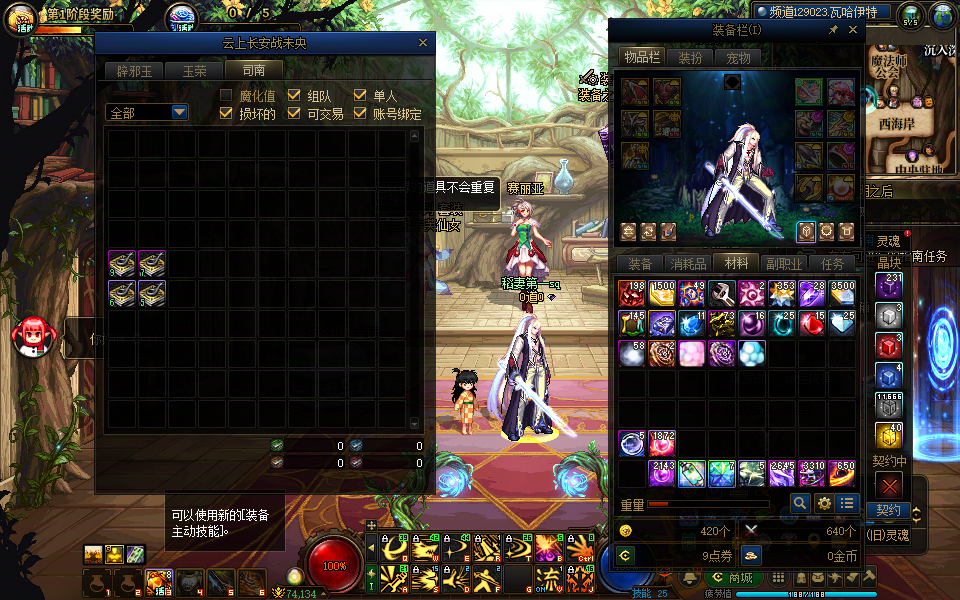Switch inventory to the 副职业 tab
The image size is (960, 600).
[784, 264]
